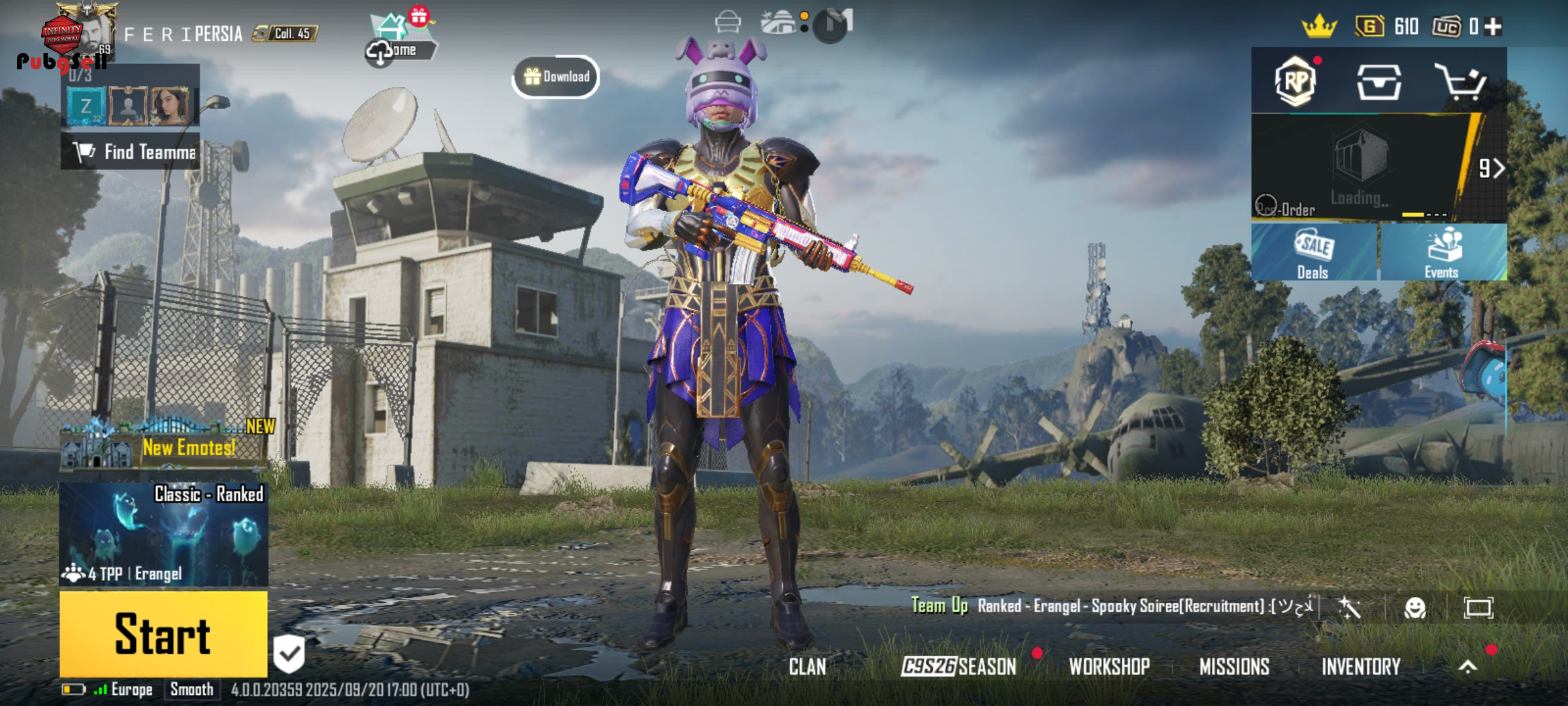Open MISSIONS
Viewport: 1568px width, 706px height.
tap(1234, 666)
